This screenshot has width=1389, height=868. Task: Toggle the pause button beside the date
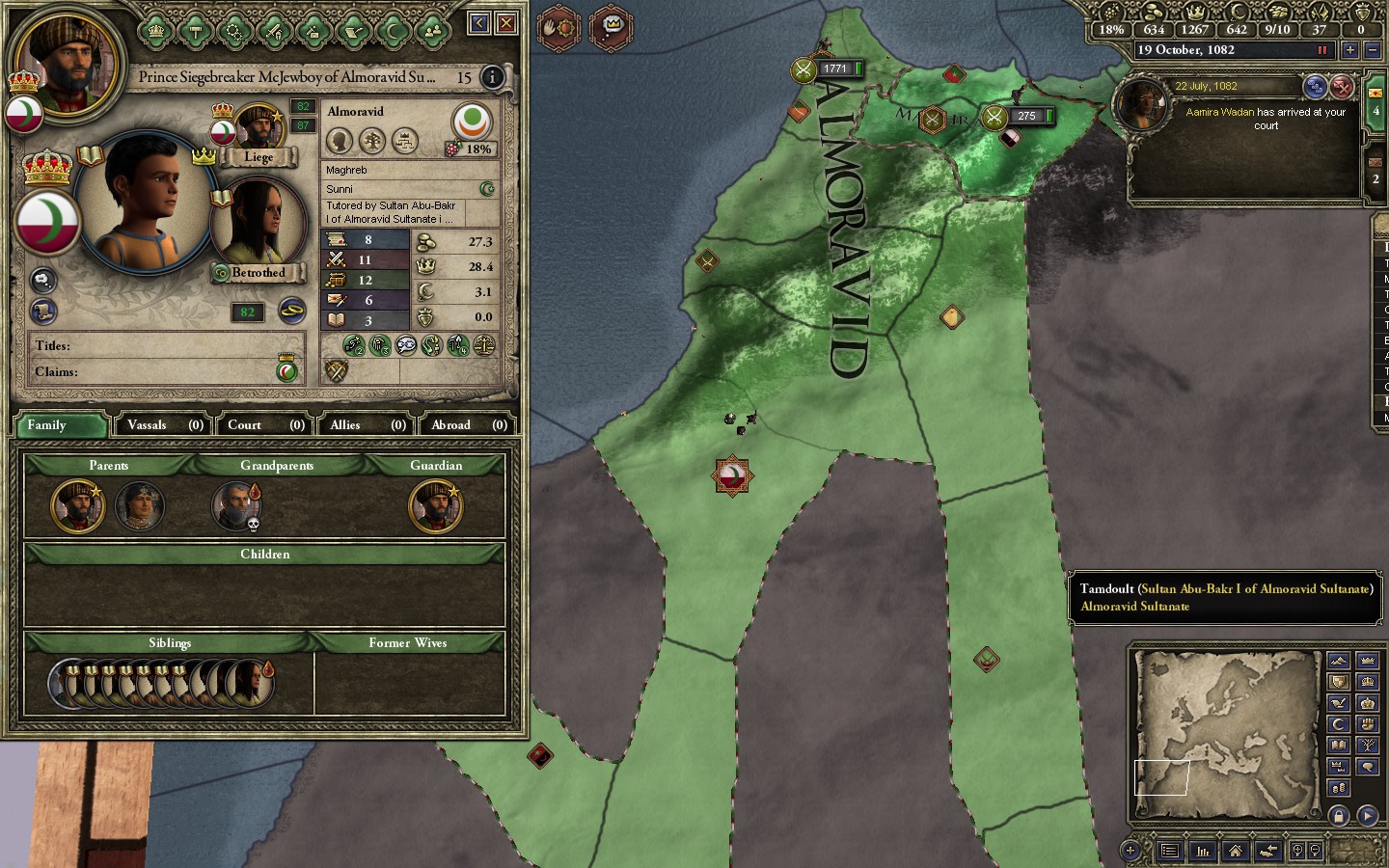point(1322,50)
